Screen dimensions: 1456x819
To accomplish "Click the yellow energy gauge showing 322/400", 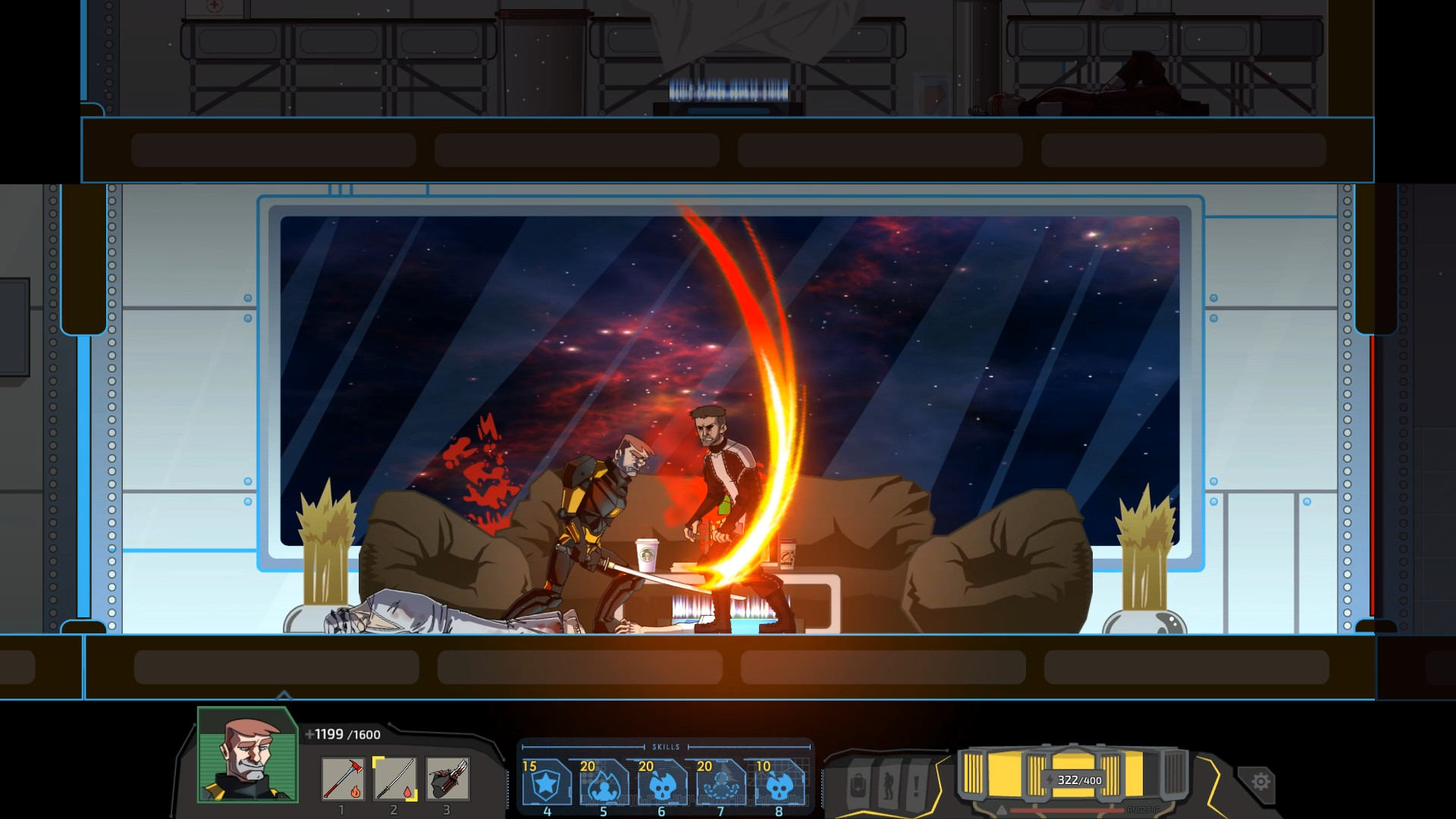I will pos(1079,781).
